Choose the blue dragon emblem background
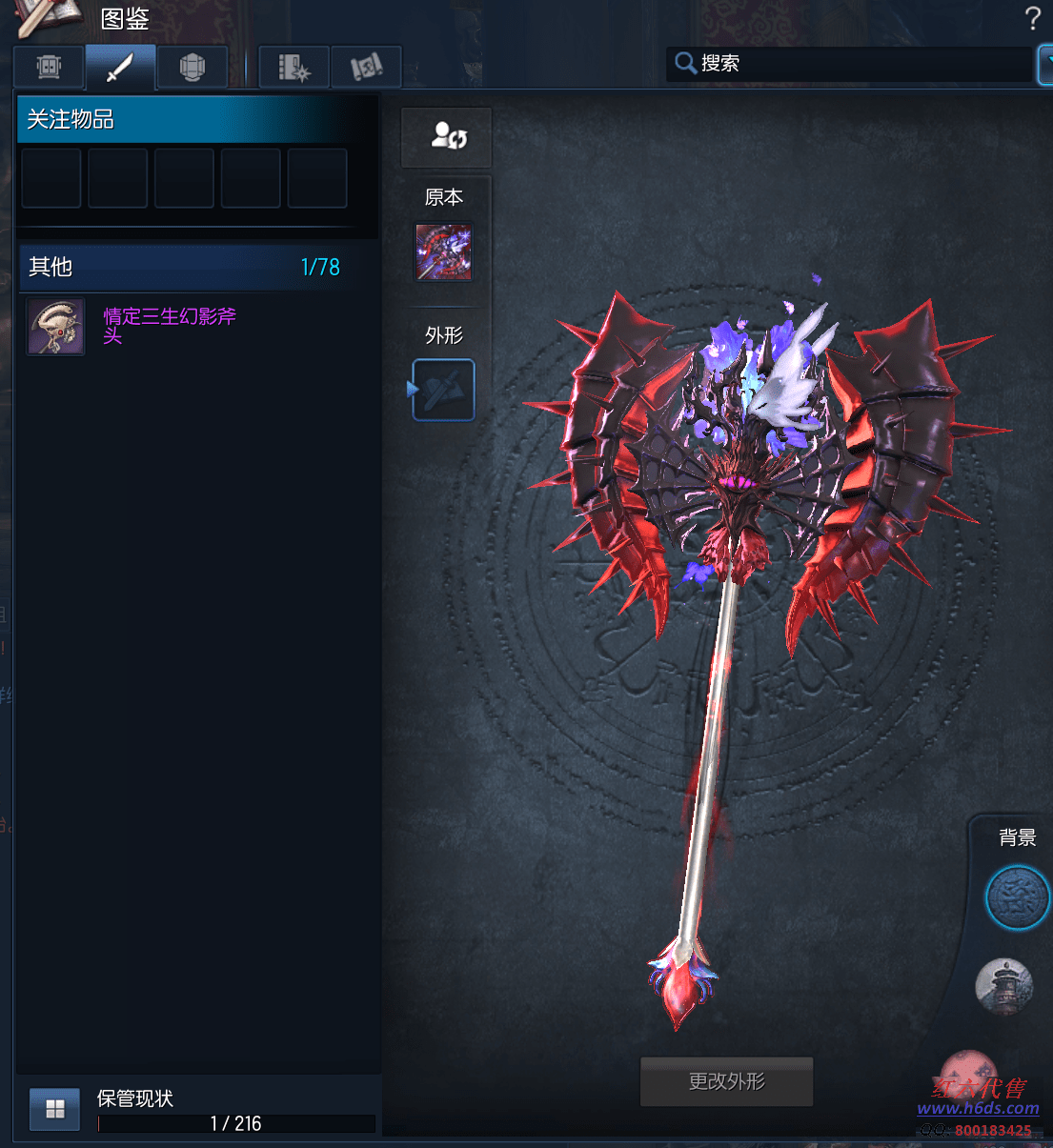 tap(1016, 897)
